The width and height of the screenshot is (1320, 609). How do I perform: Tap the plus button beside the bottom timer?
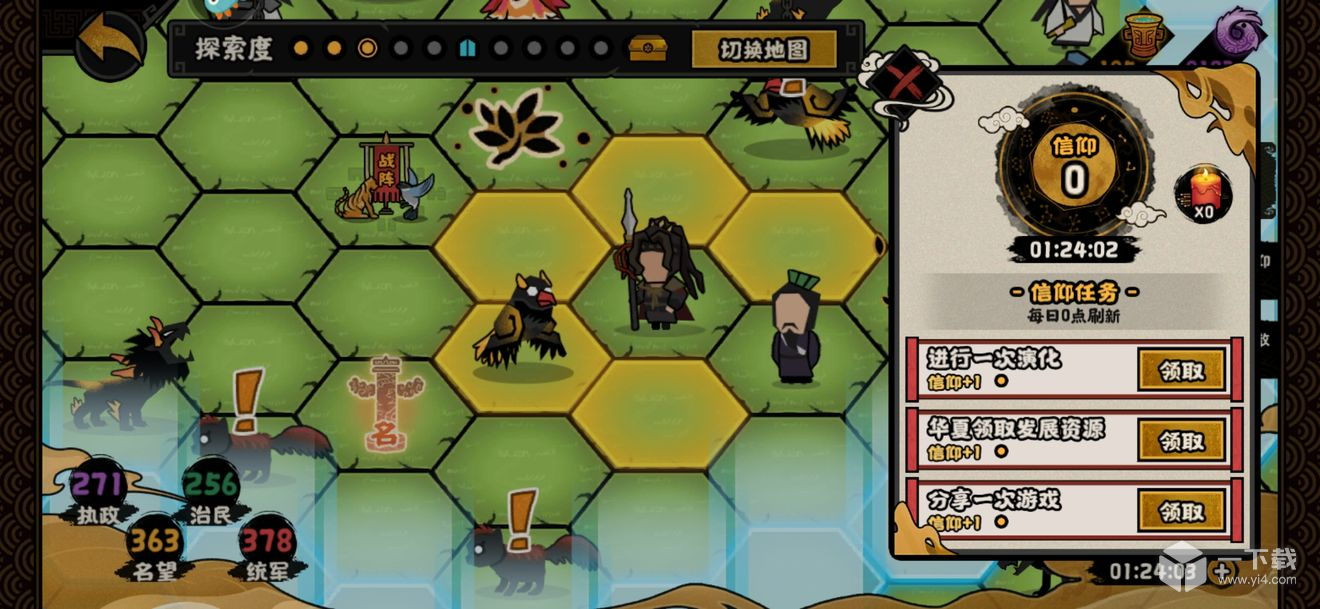click(x=1222, y=572)
